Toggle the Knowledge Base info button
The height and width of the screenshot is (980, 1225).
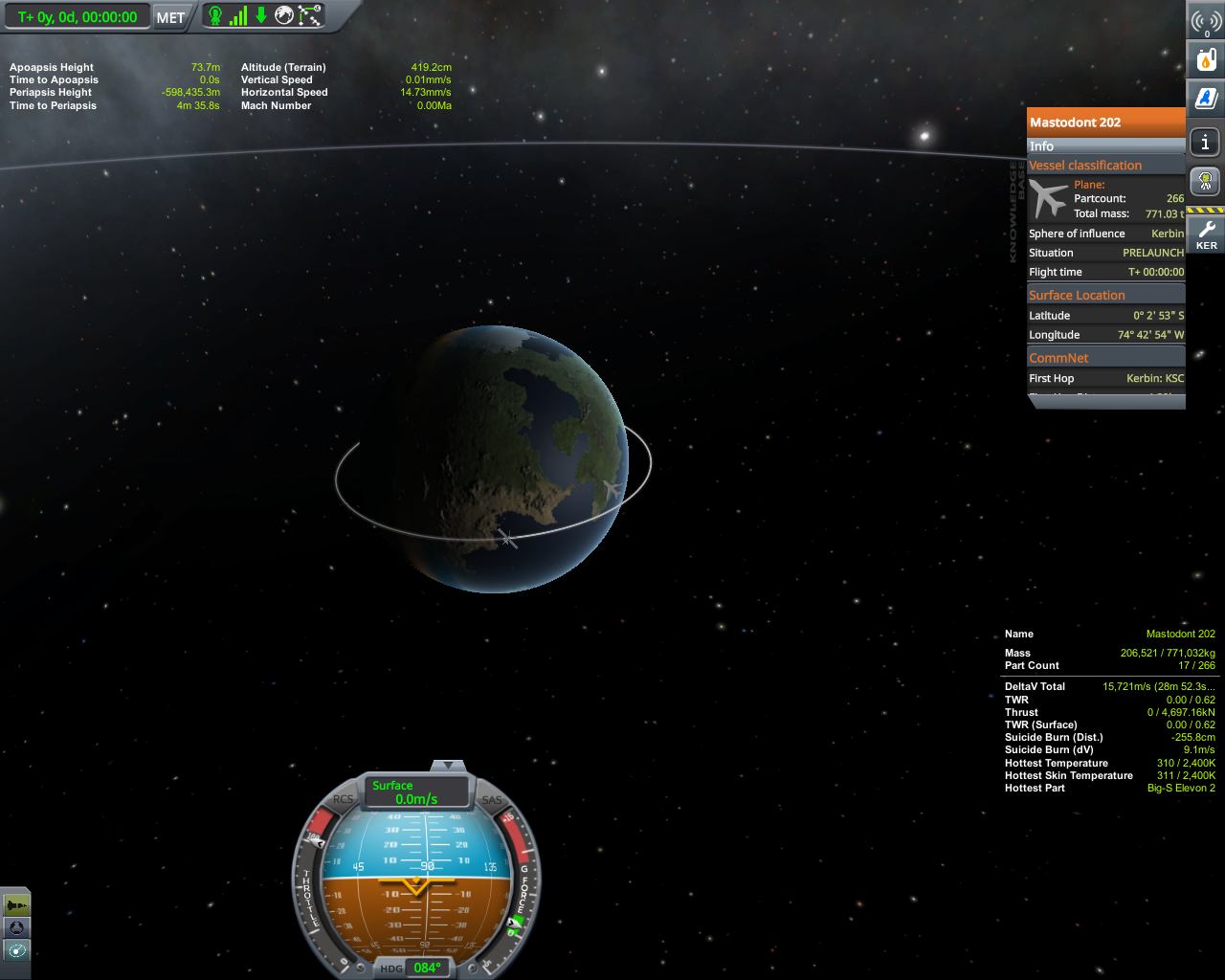point(1206,143)
